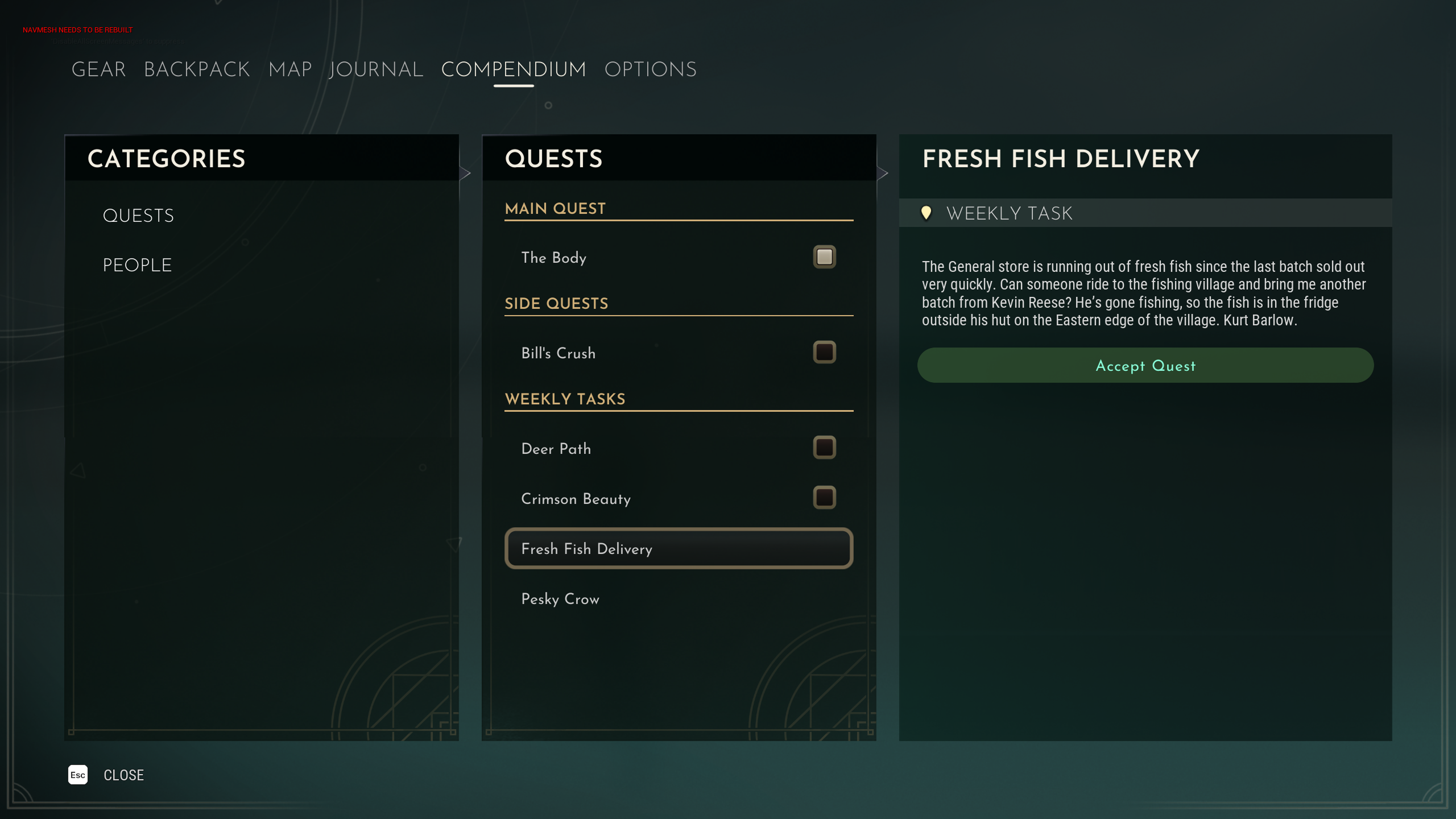This screenshot has width=1456, height=819.
Task: Open the Pesky Crow weekly task
Action: (560, 599)
